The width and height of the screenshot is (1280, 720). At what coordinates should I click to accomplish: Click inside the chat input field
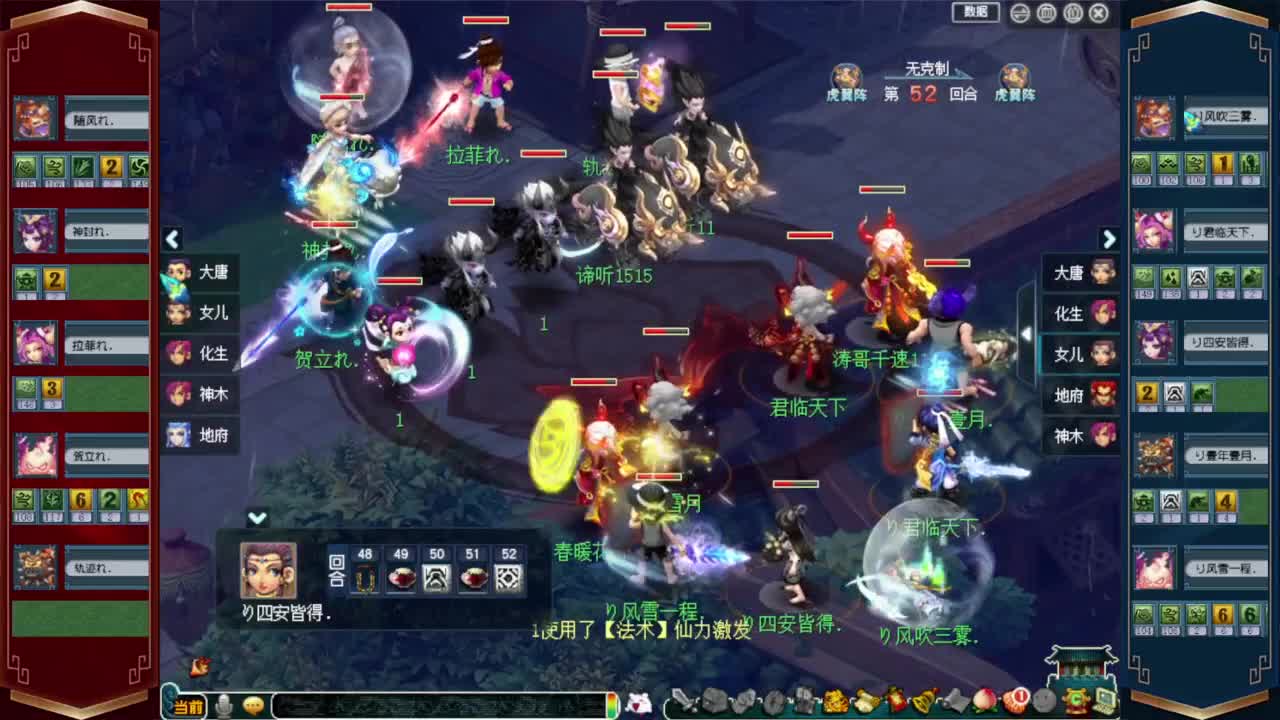[433, 705]
